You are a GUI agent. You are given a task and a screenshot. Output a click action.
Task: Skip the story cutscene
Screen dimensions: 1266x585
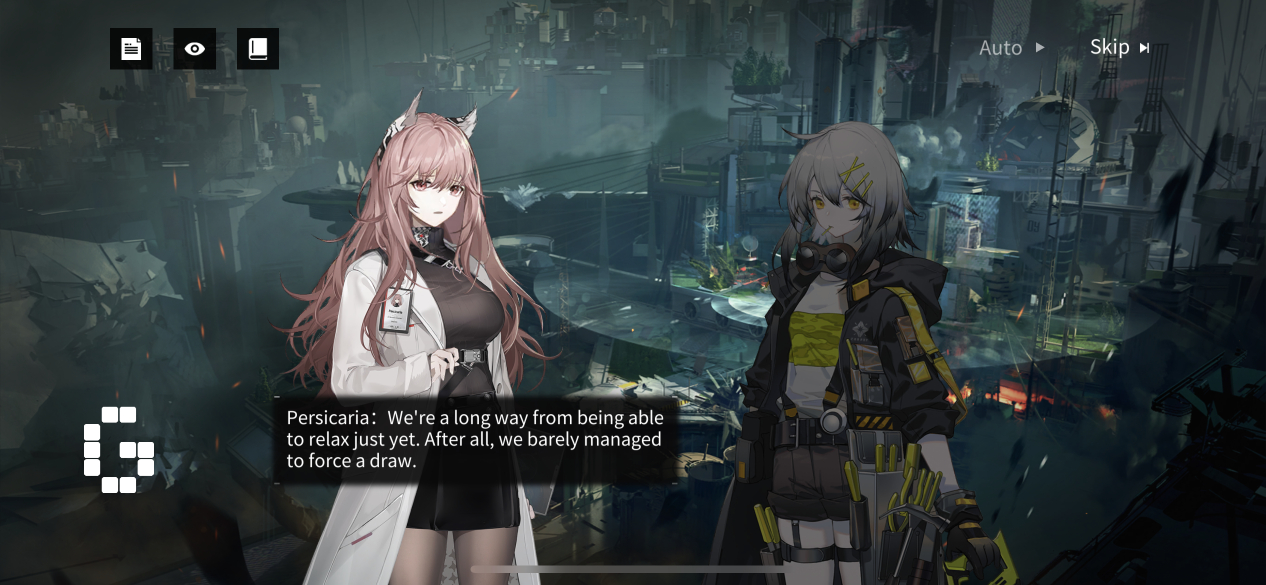tap(1119, 47)
